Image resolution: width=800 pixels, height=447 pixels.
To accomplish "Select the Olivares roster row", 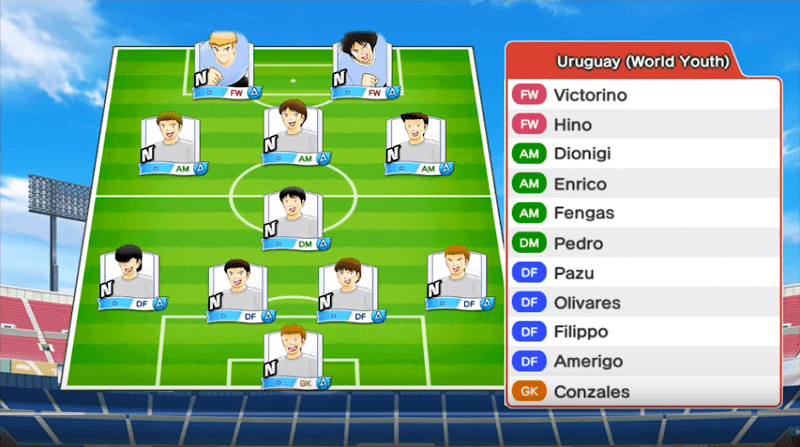I will pos(642,302).
